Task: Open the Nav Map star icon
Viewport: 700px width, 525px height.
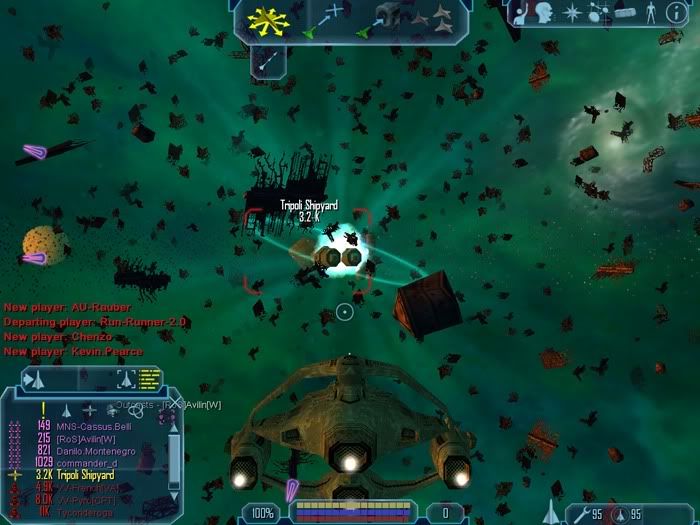Action: [571, 12]
